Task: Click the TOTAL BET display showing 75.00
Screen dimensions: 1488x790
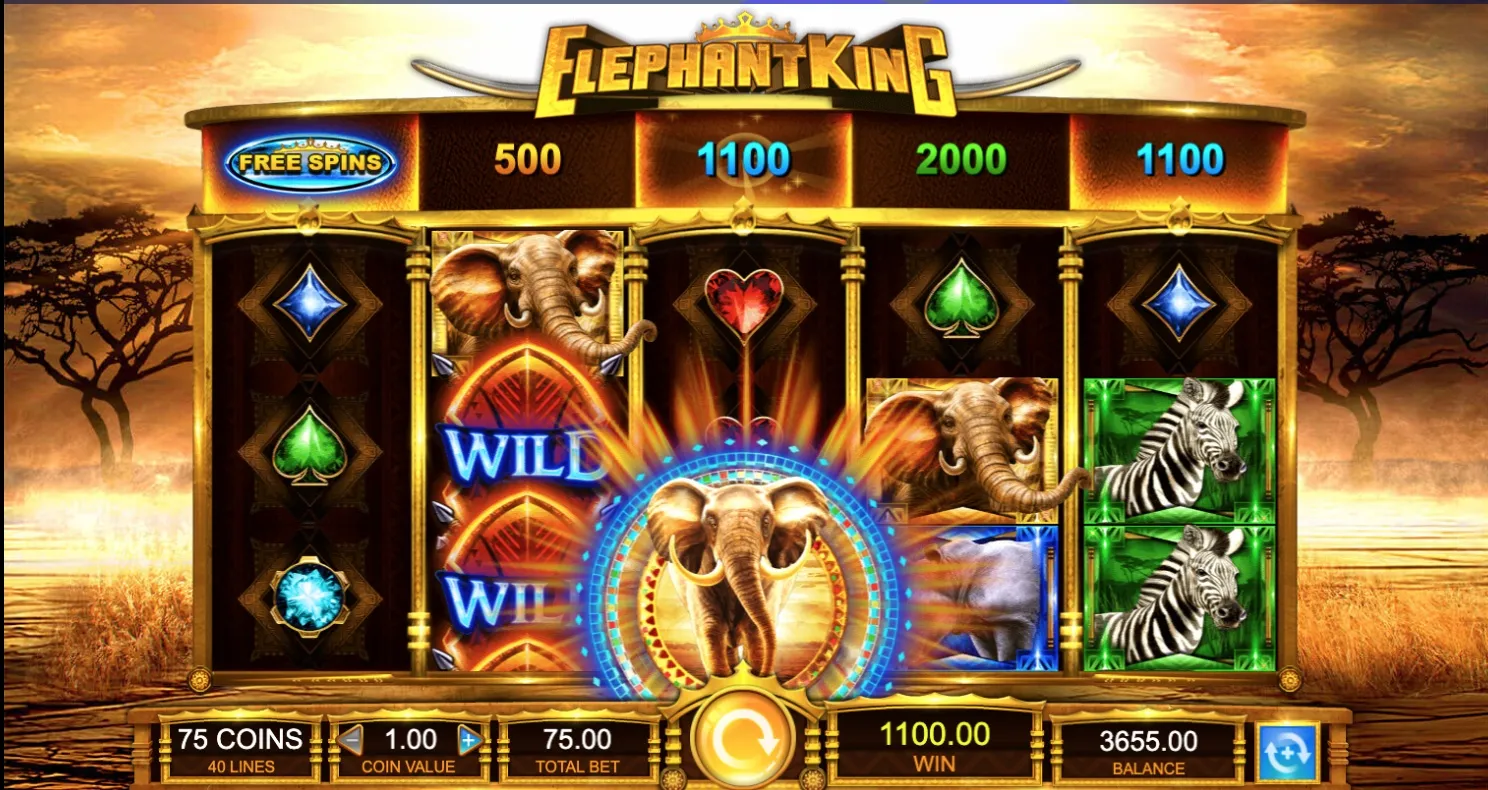Action: (x=576, y=746)
